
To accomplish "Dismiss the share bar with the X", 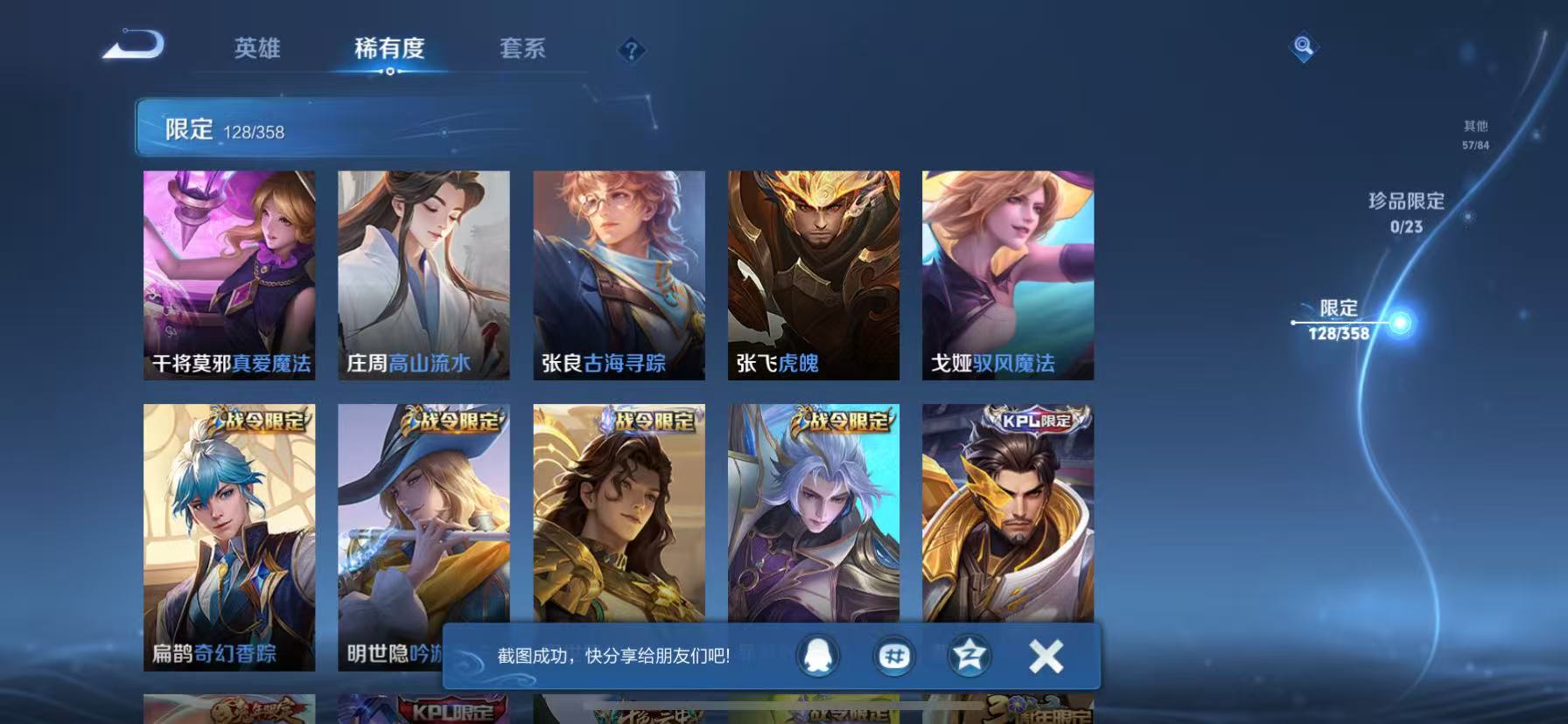I will click(1044, 654).
